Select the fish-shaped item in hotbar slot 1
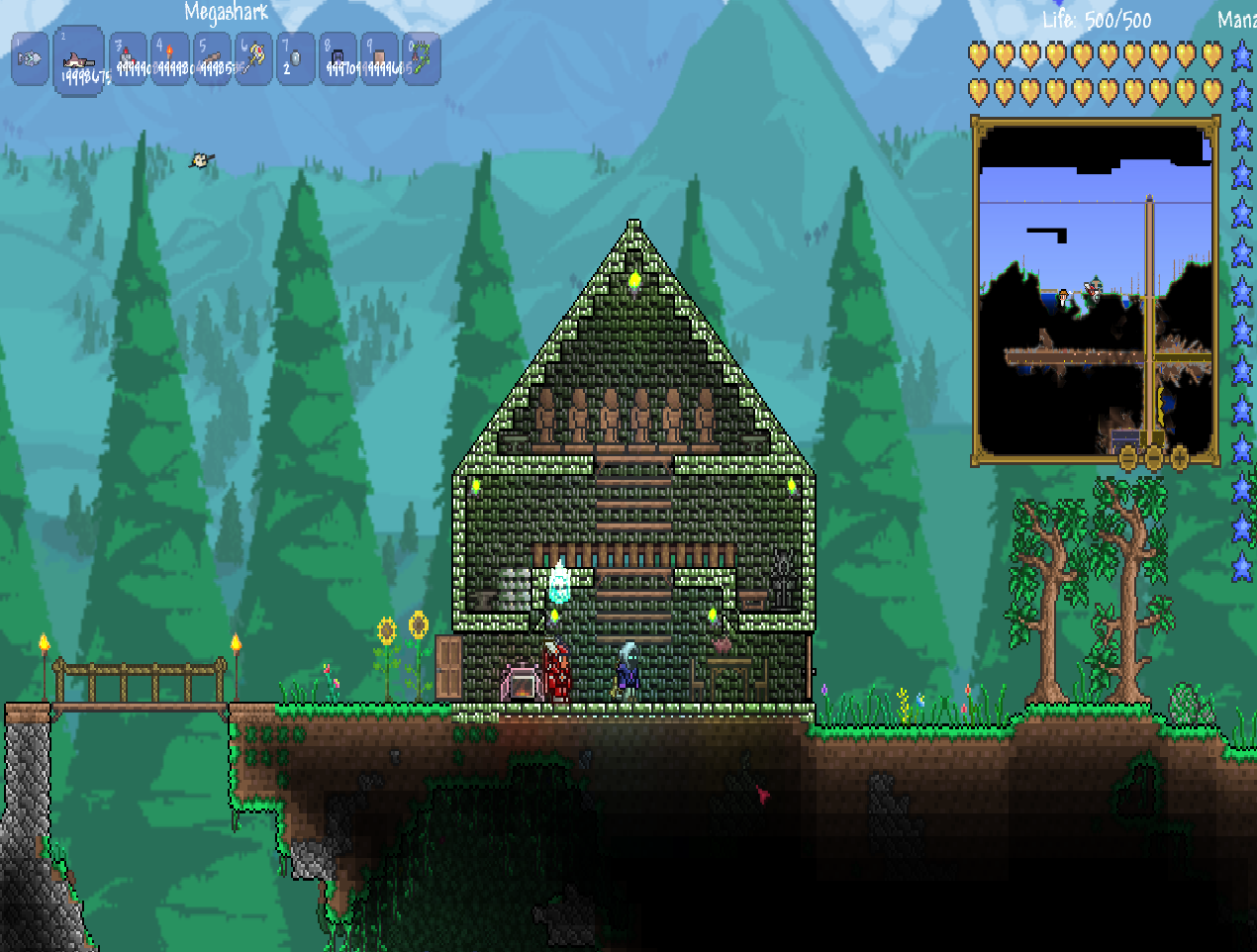Screen dimensions: 1257x952 (x=30, y=59)
